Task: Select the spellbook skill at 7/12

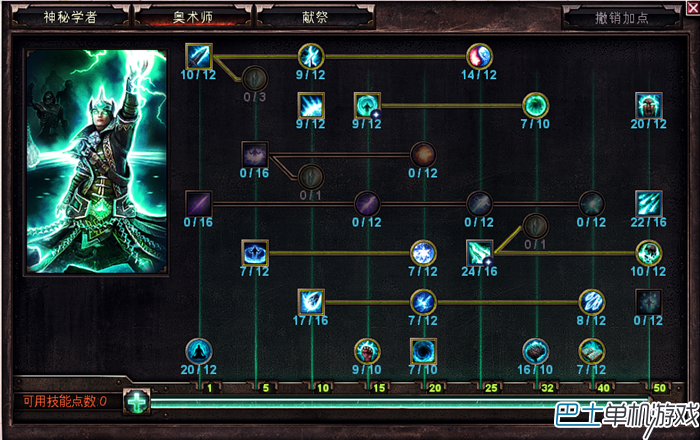Action: coord(593,351)
